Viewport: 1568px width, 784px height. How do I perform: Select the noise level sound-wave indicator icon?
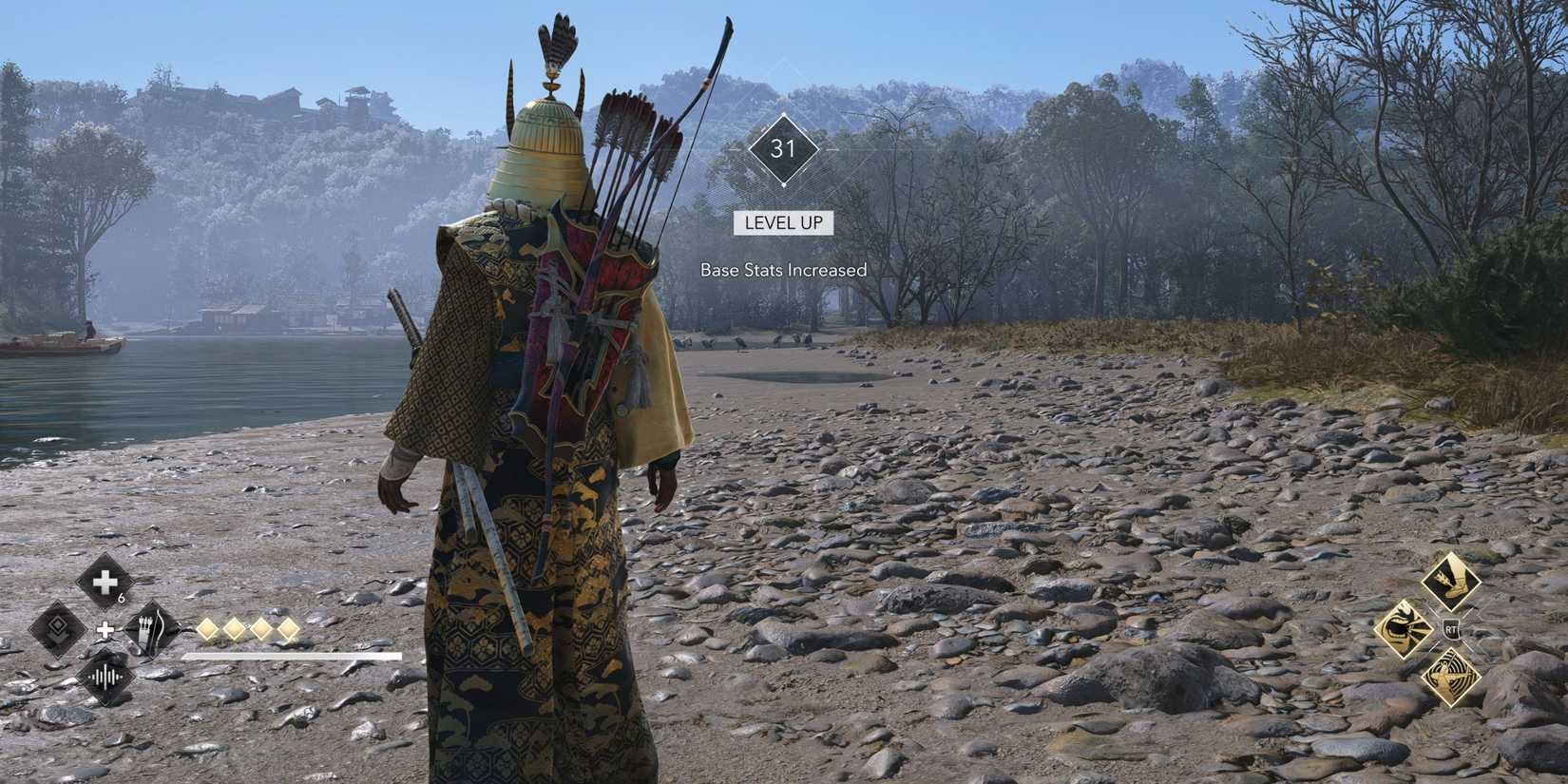[x=107, y=675]
